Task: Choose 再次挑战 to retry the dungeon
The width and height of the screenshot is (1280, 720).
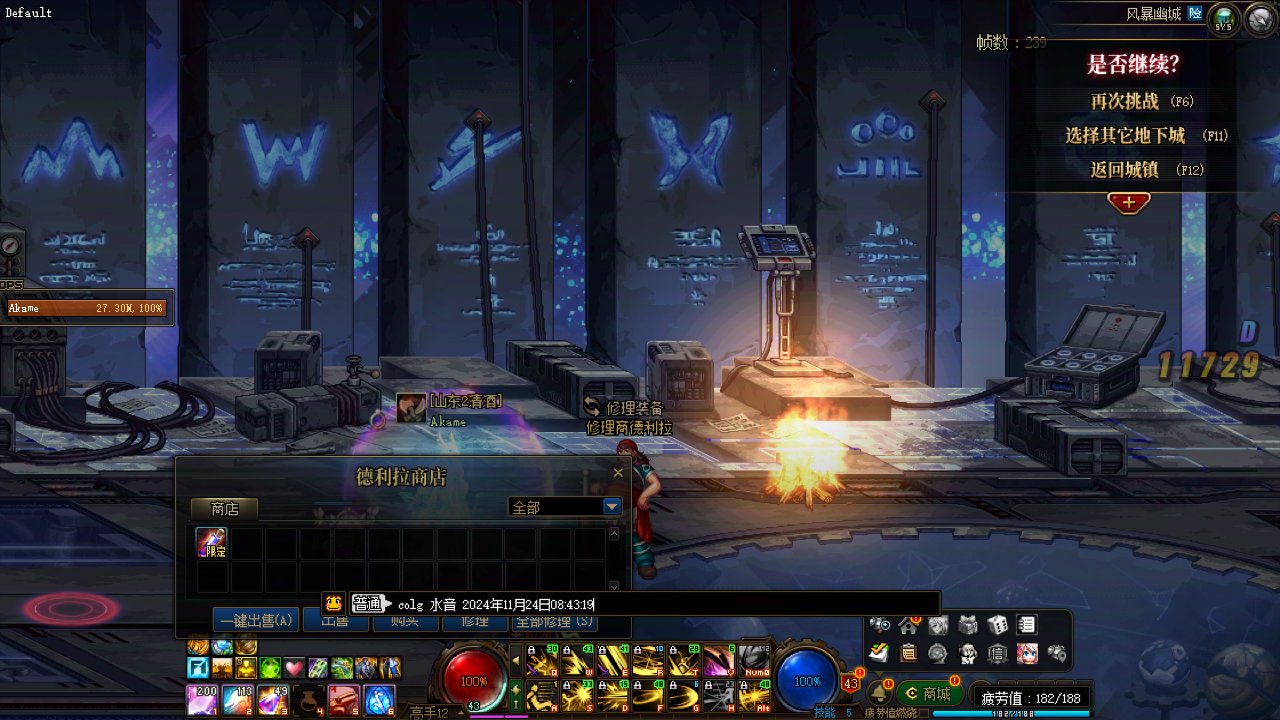Action: [x=1125, y=101]
